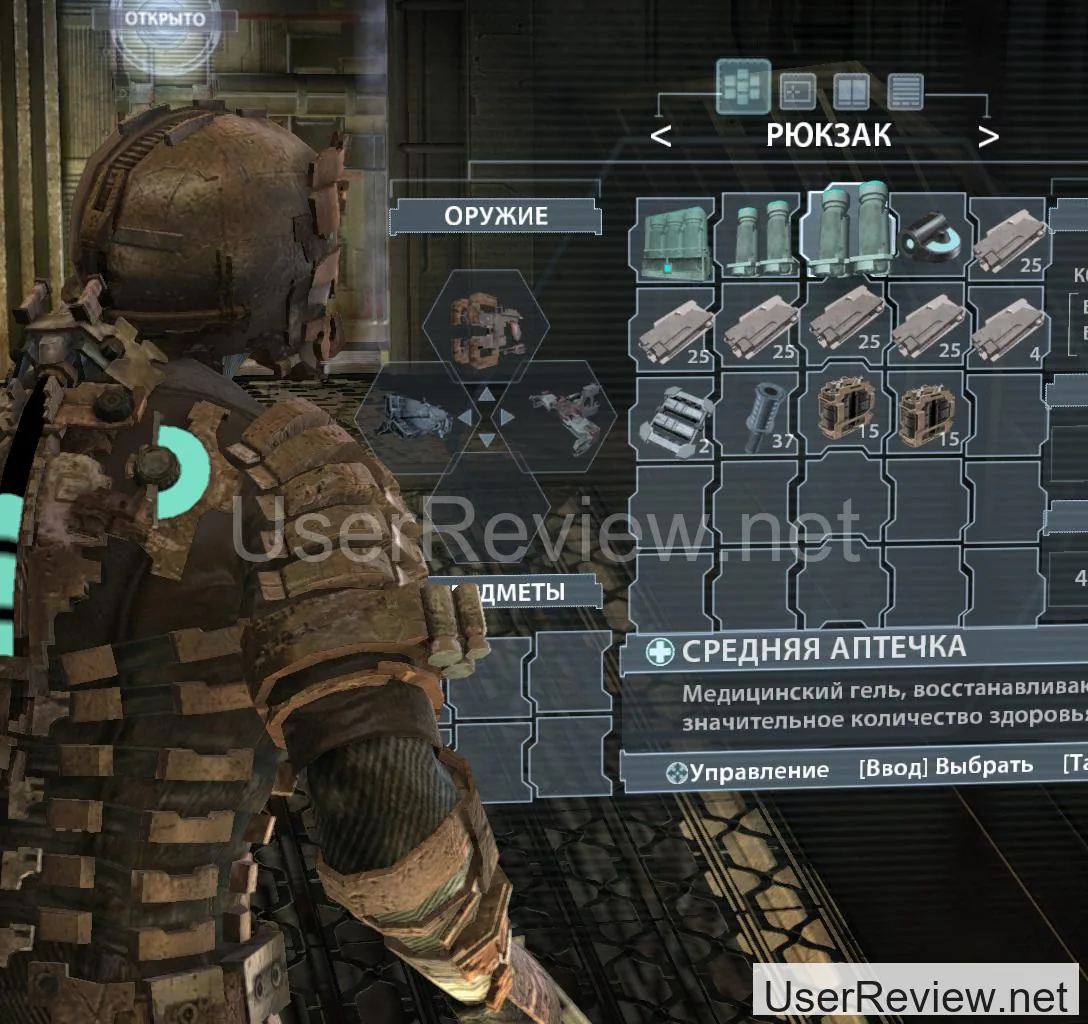This screenshot has height=1024, width=1088.
Task: Select the top hexagon weapon slot
Action: [x=485, y=326]
